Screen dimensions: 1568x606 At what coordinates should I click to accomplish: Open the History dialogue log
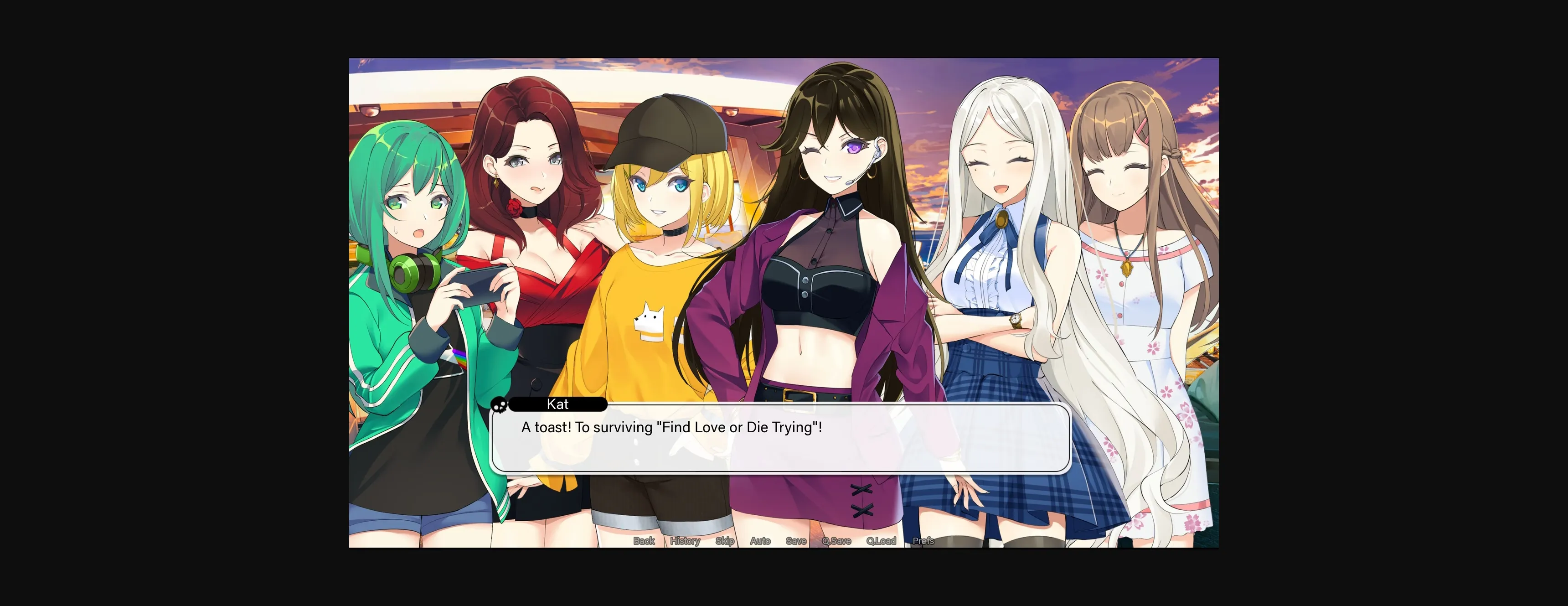point(685,541)
